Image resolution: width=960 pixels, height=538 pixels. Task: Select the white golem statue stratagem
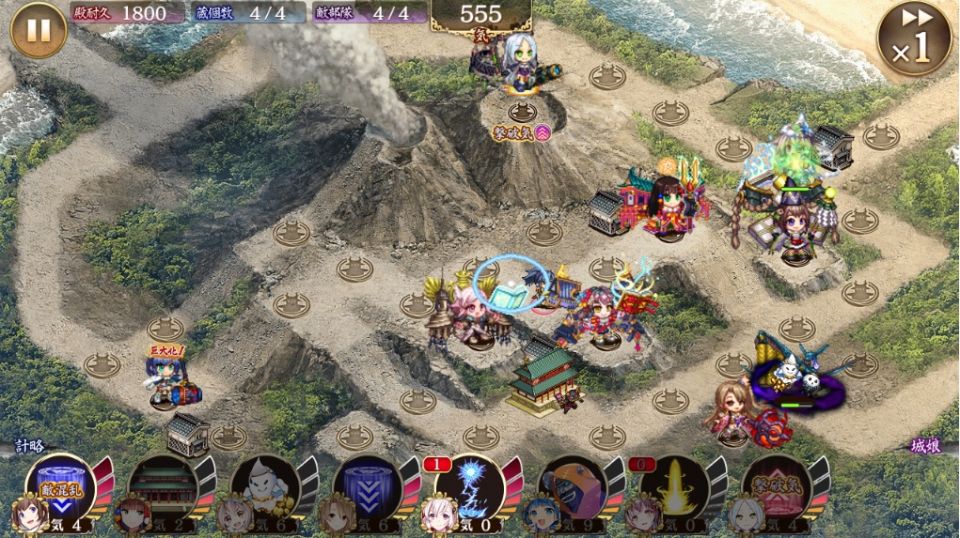[x=264, y=486]
